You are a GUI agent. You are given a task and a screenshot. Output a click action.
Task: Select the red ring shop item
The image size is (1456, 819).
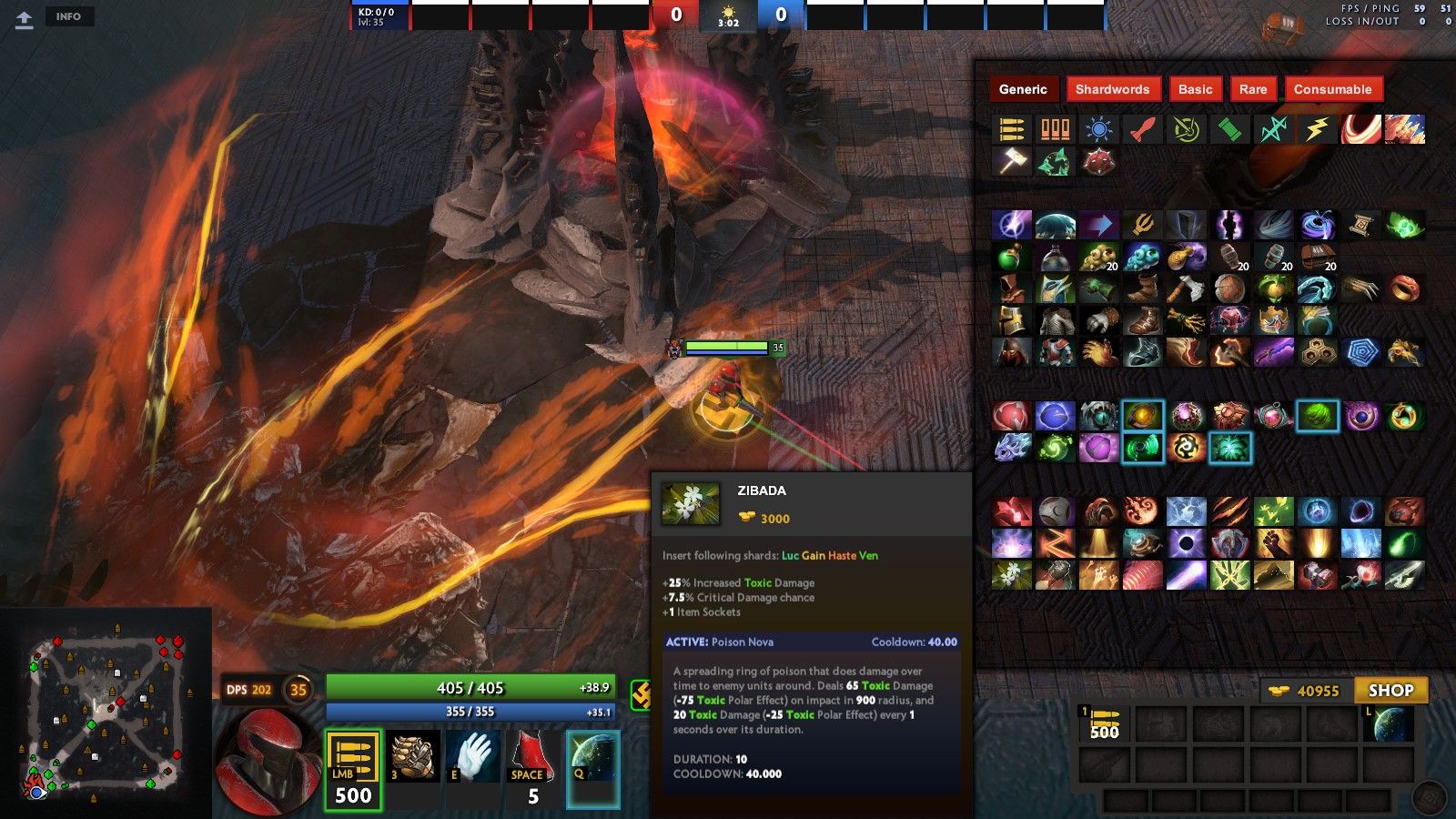1404,288
